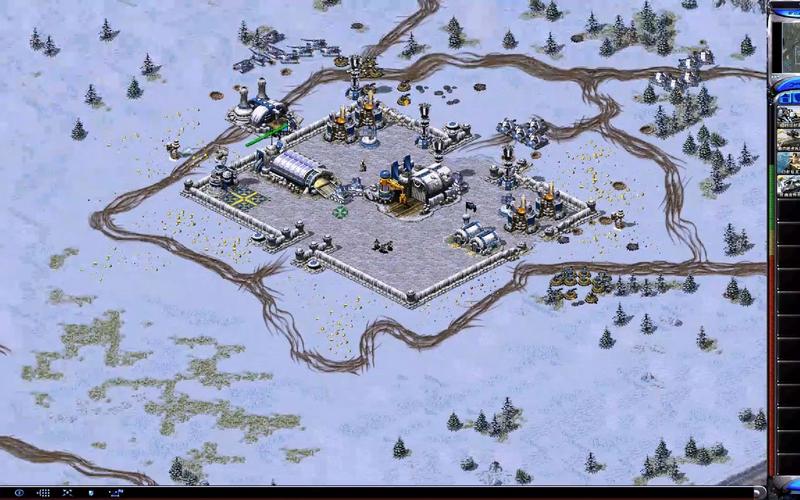Image resolution: width=800 pixels, height=500 pixels.
Task: Click the oval eye icon on command bar
Action: pos(19,493)
